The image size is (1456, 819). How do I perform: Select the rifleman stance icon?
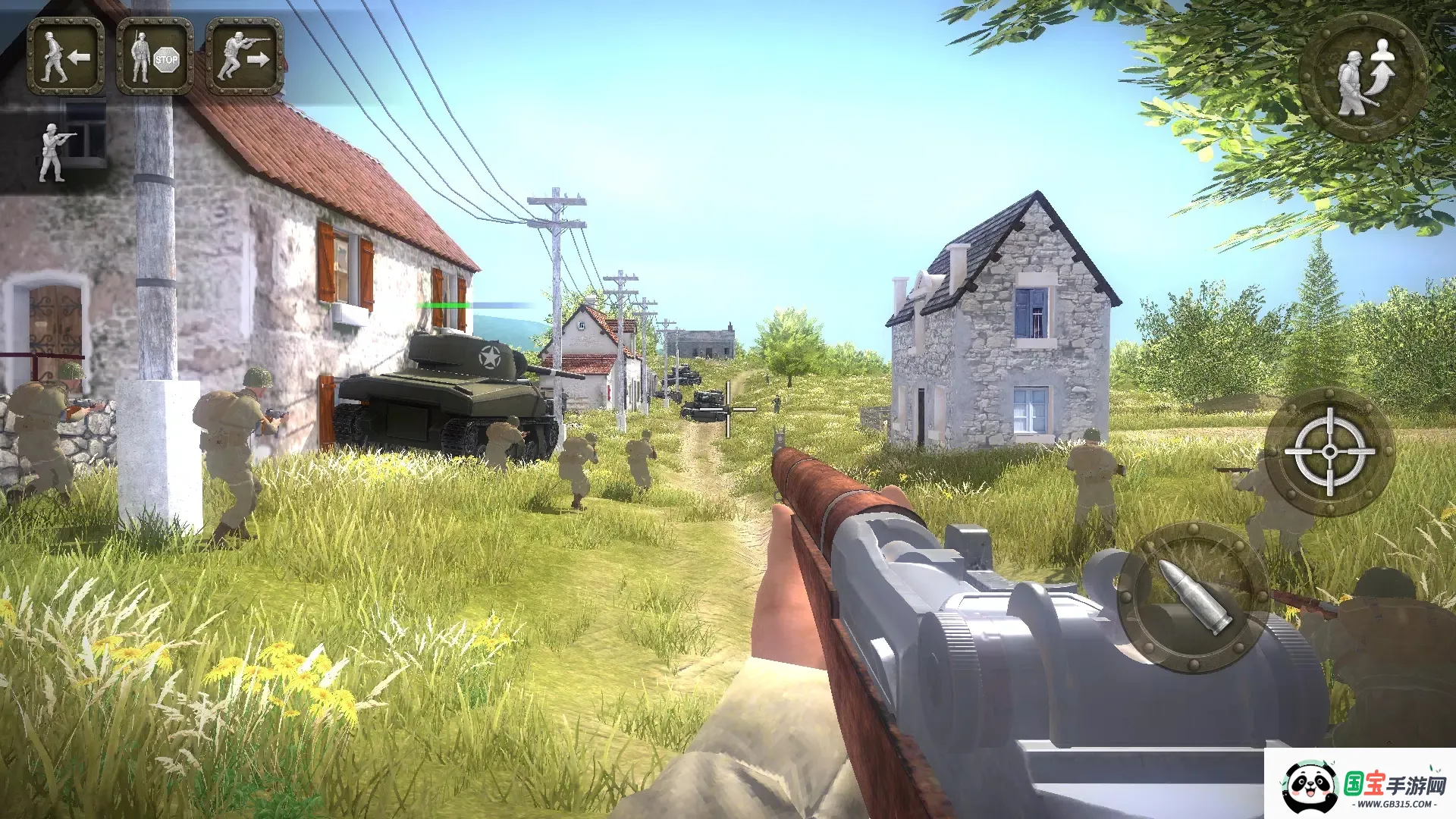pyautogui.click(x=55, y=152)
